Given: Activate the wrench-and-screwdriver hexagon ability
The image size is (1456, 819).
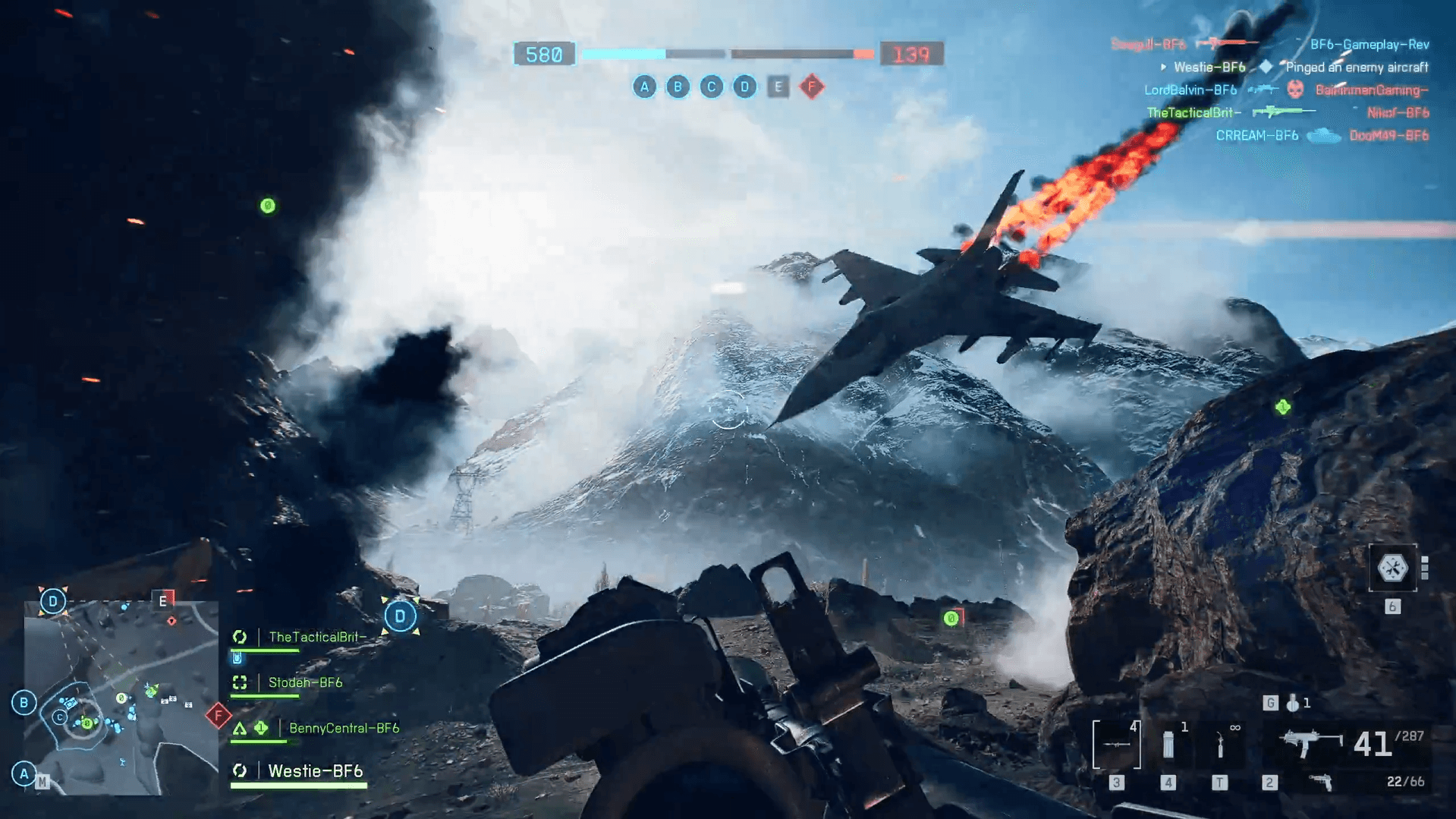Looking at the screenshot, I should (x=1392, y=568).
